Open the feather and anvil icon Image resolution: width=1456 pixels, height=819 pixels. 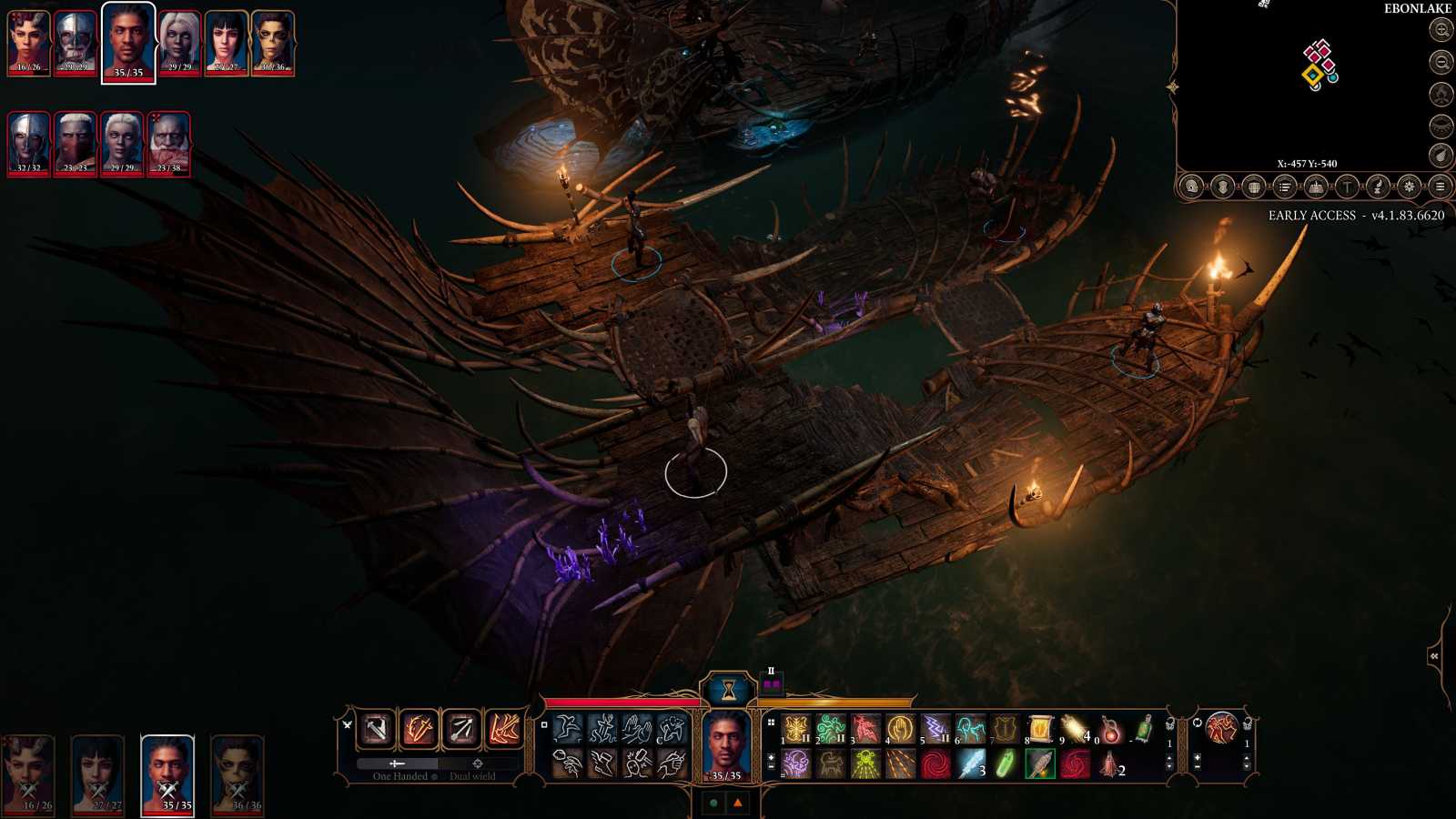(1378, 187)
